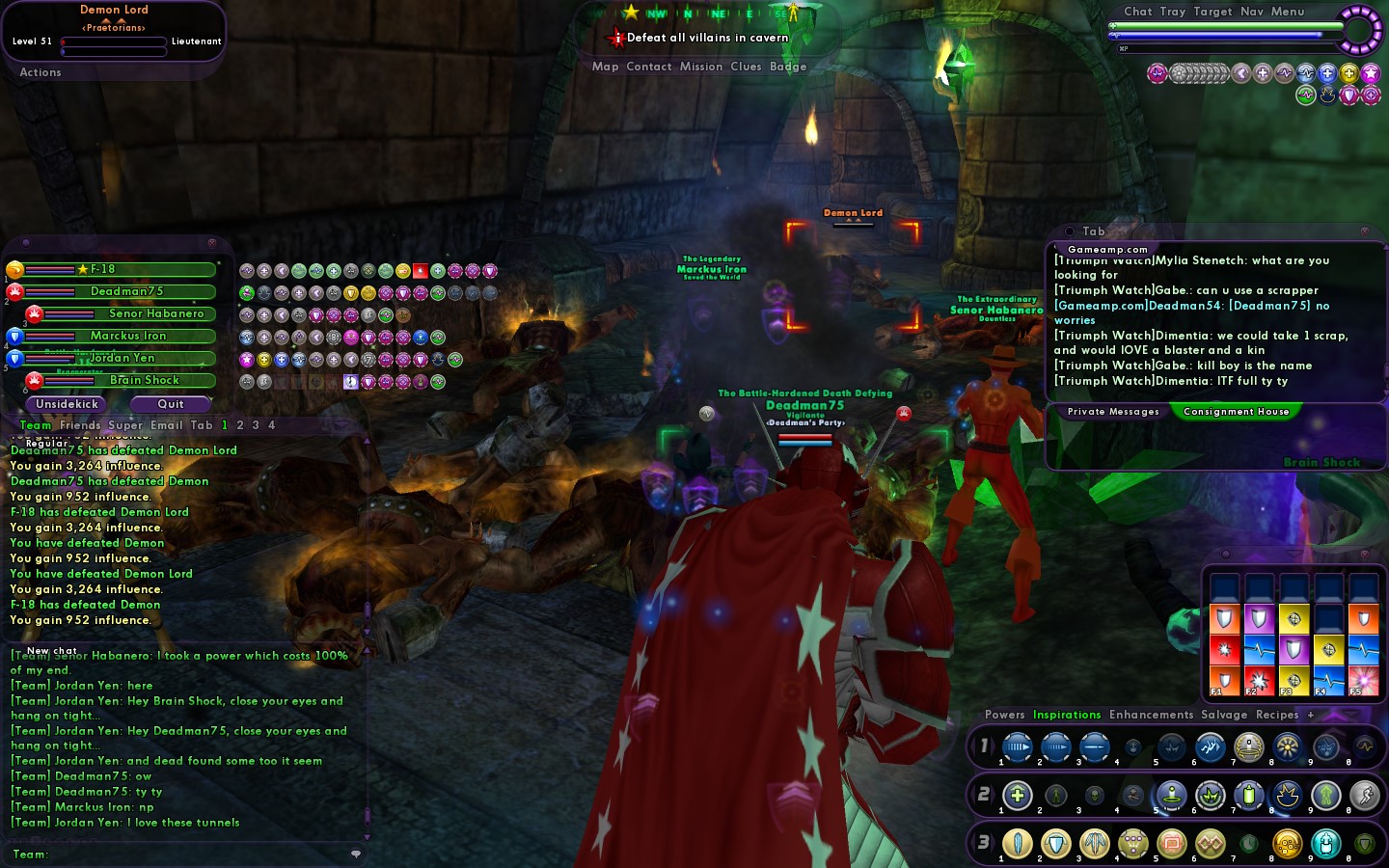Open the Private Messages tab
This screenshot has width=1389, height=868.
click(1113, 412)
